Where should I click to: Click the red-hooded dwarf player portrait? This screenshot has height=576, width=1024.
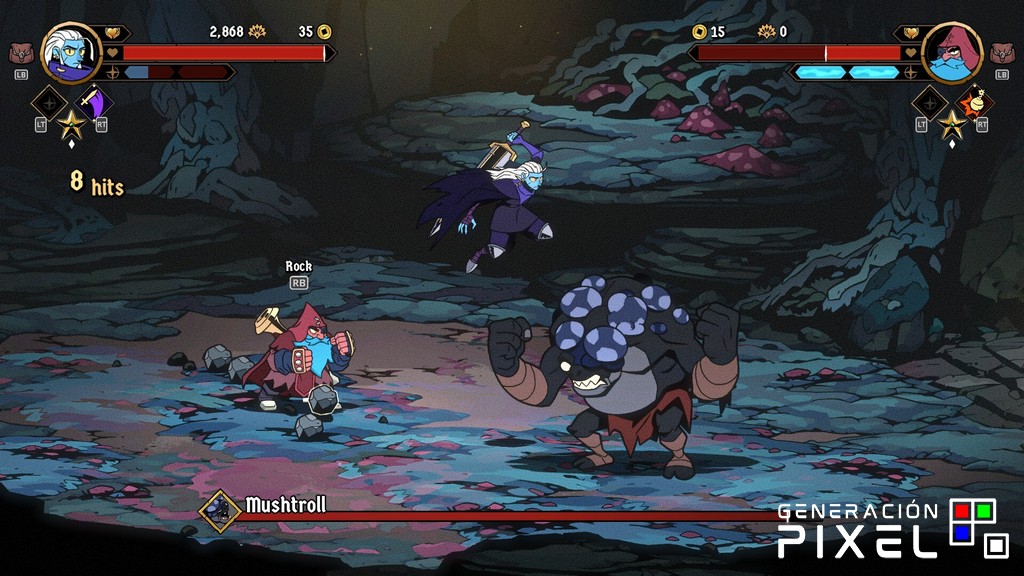(951, 53)
